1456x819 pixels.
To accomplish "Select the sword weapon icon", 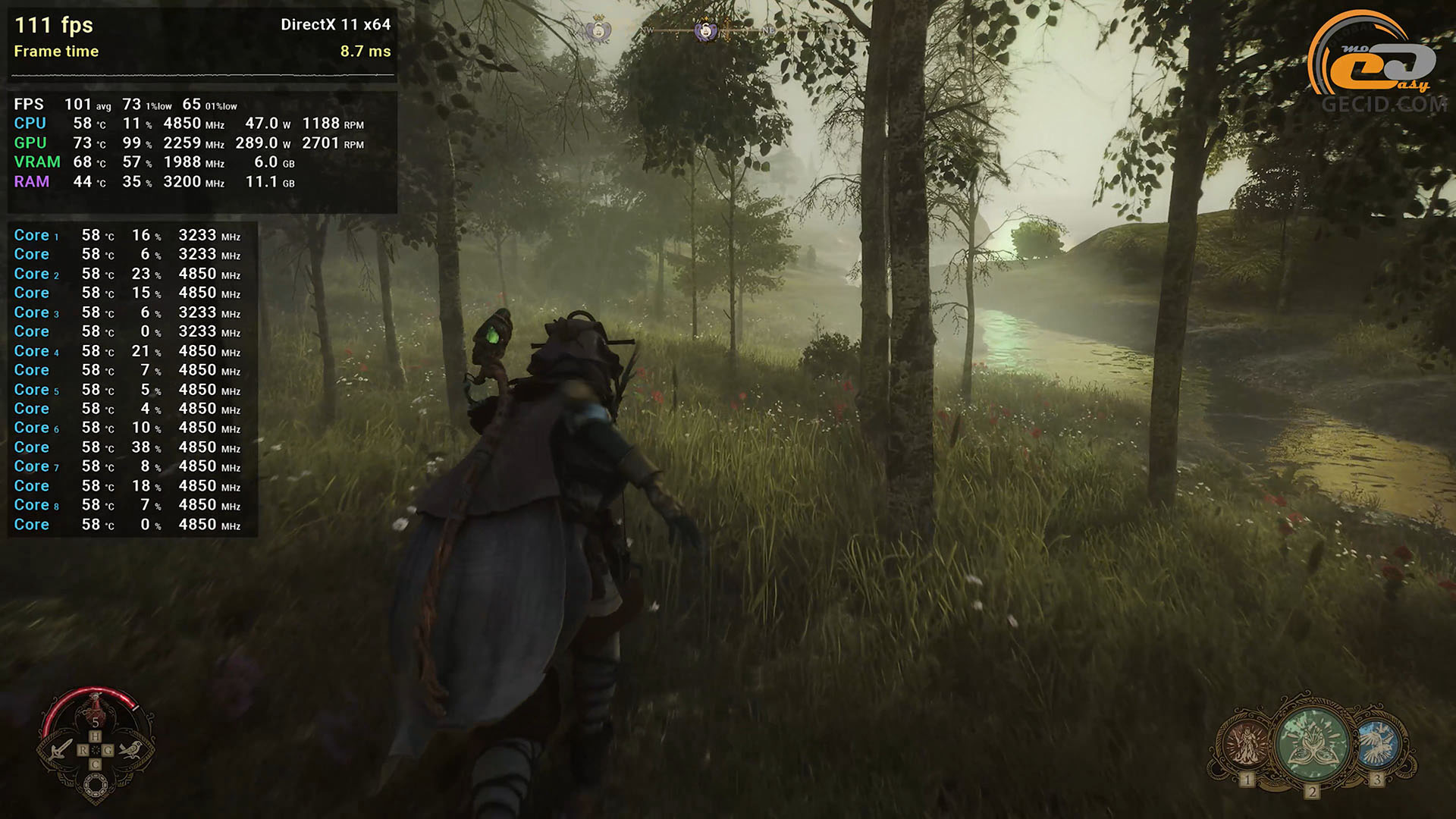I will pyautogui.click(x=61, y=750).
